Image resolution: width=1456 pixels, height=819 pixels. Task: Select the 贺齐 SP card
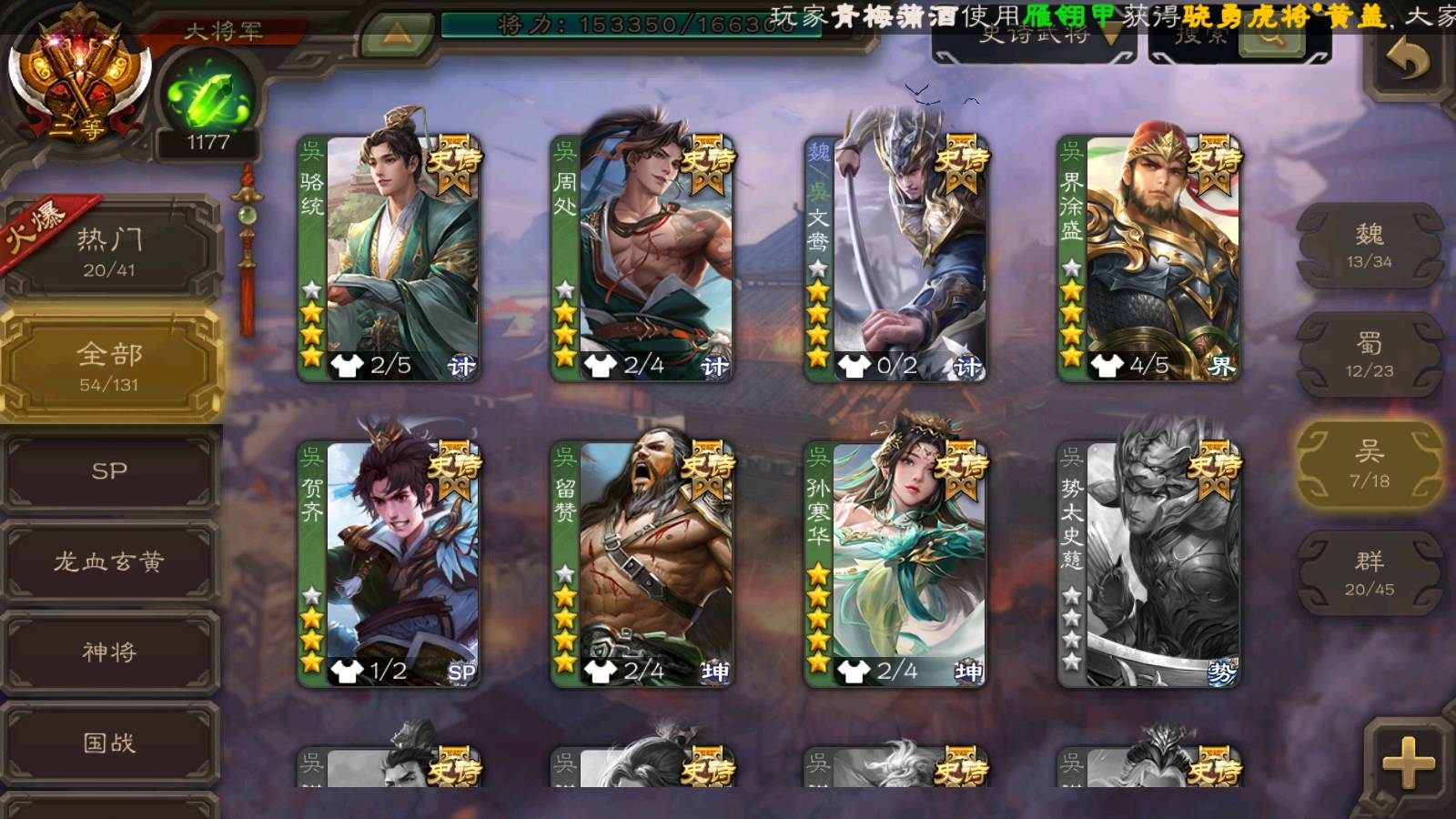pyautogui.click(x=389, y=564)
